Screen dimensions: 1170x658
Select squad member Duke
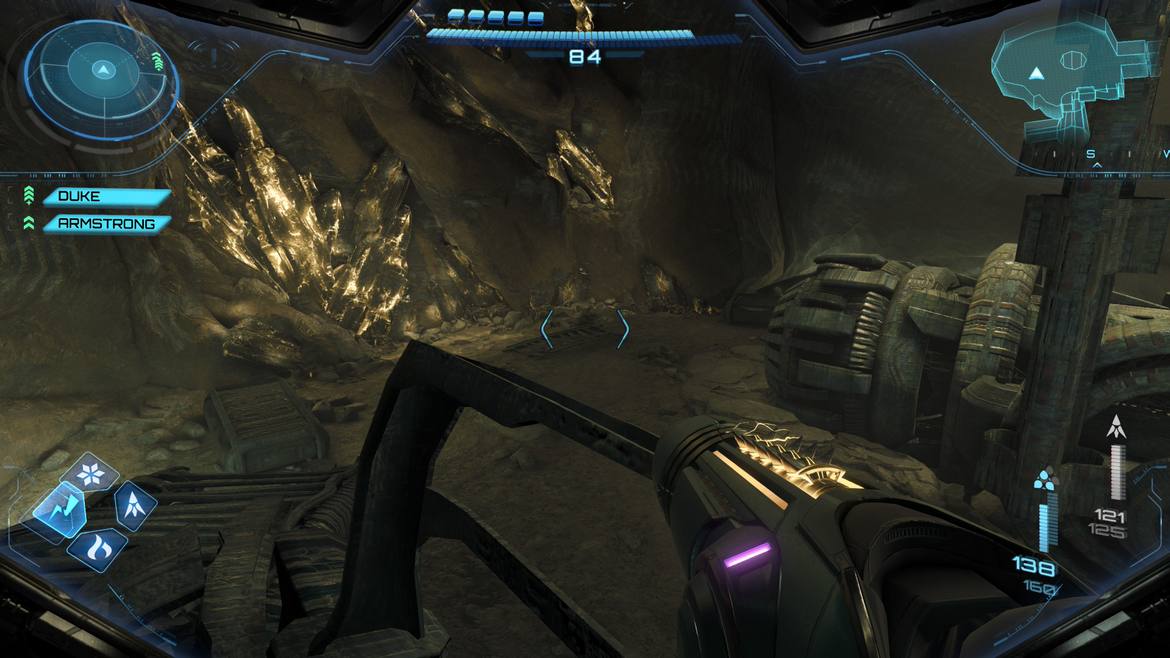tap(105, 197)
